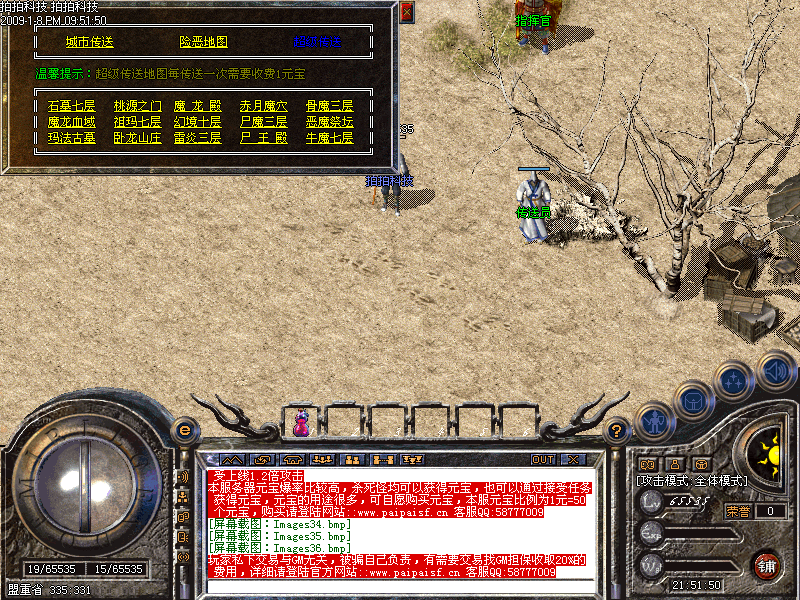The image size is (800, 600).
Task: Open the 城市传送 city teleport list
Action: pos(89,43)
